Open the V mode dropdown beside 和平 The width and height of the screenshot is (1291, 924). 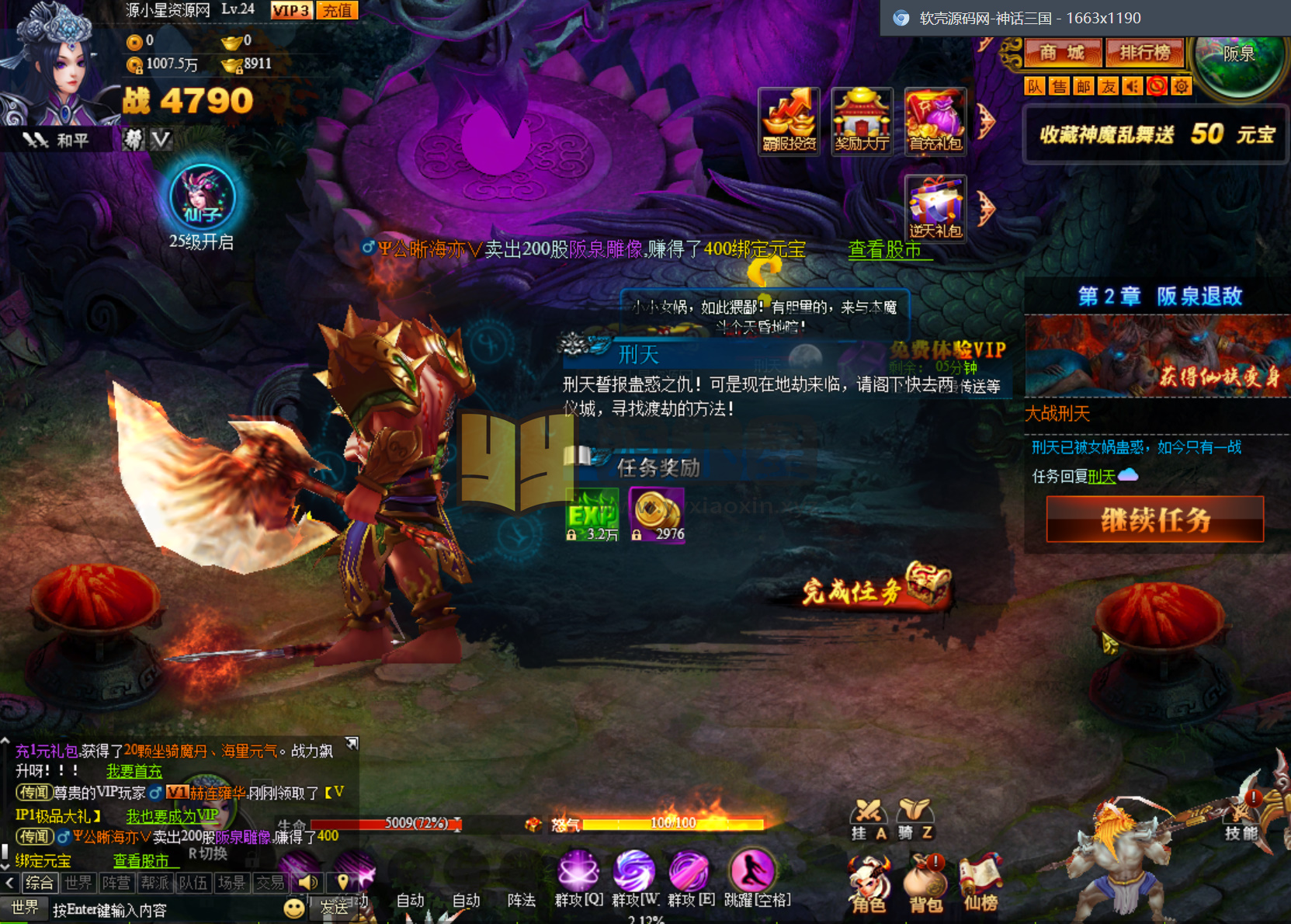point(160,138)
